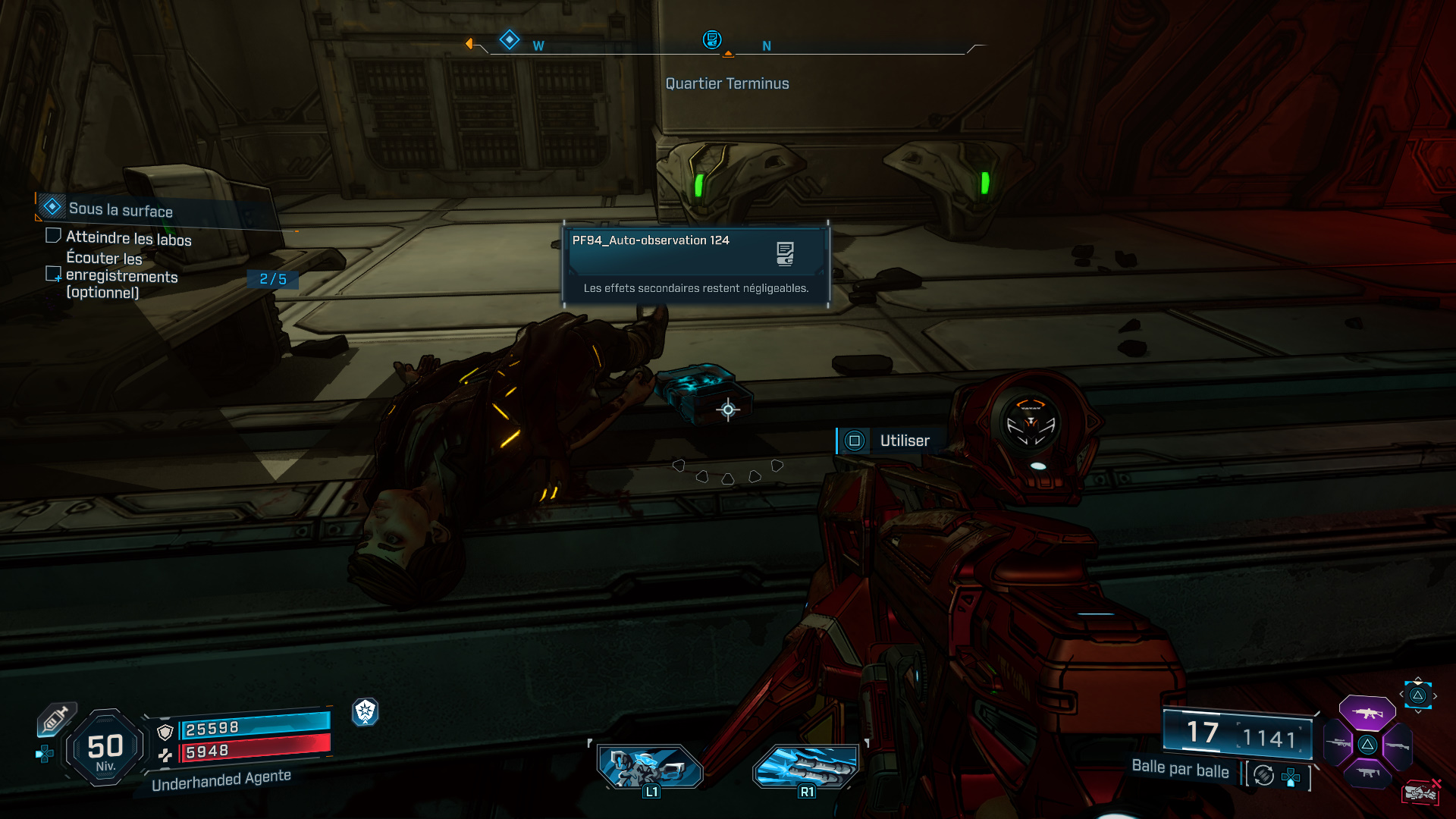The width and height of the screenshot is (1456, 819).
Task: Toggle the 'Balle par balle' firing mode
Action: [x=1180, y=769]
